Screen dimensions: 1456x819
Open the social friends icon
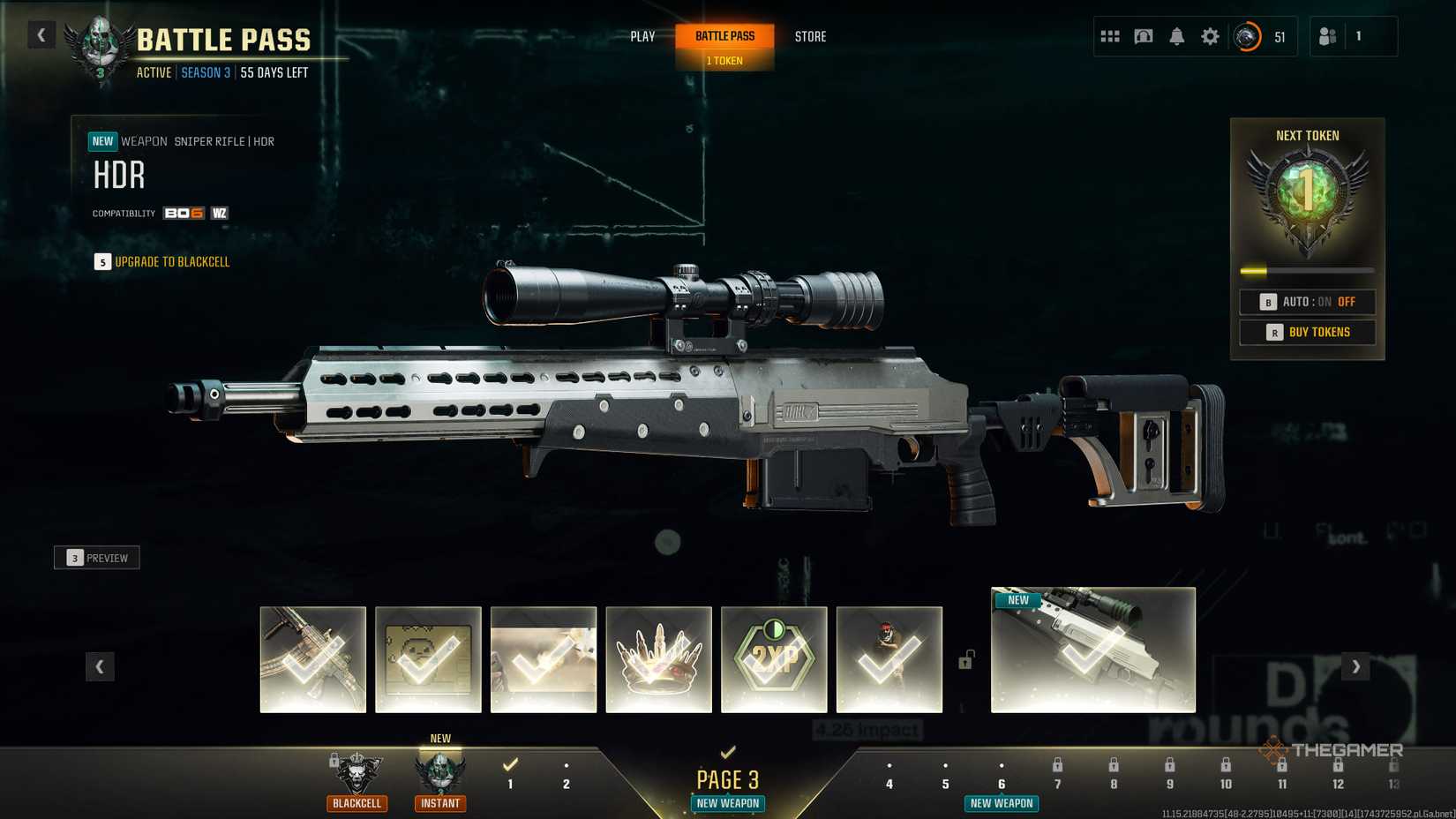tap(1327, 36)
